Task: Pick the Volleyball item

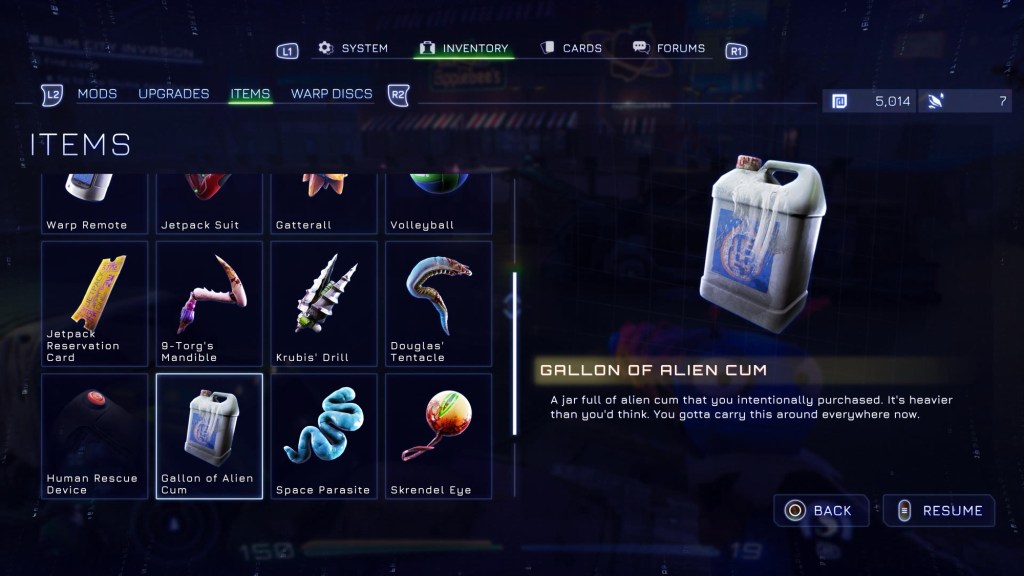Action: click(x=438, y=204)
